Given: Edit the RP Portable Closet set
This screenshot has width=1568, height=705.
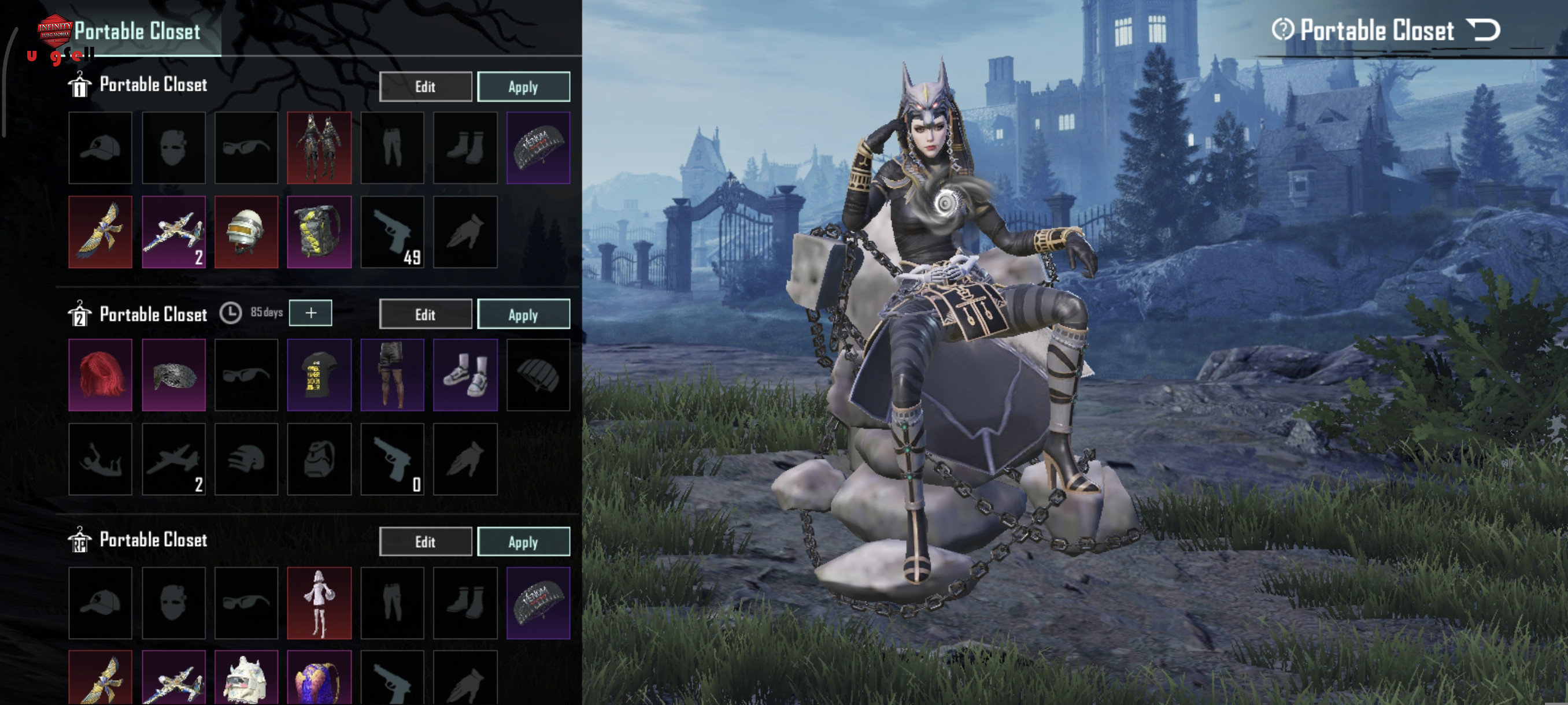Looking at the screenshot, I should [x=425, y=541].
